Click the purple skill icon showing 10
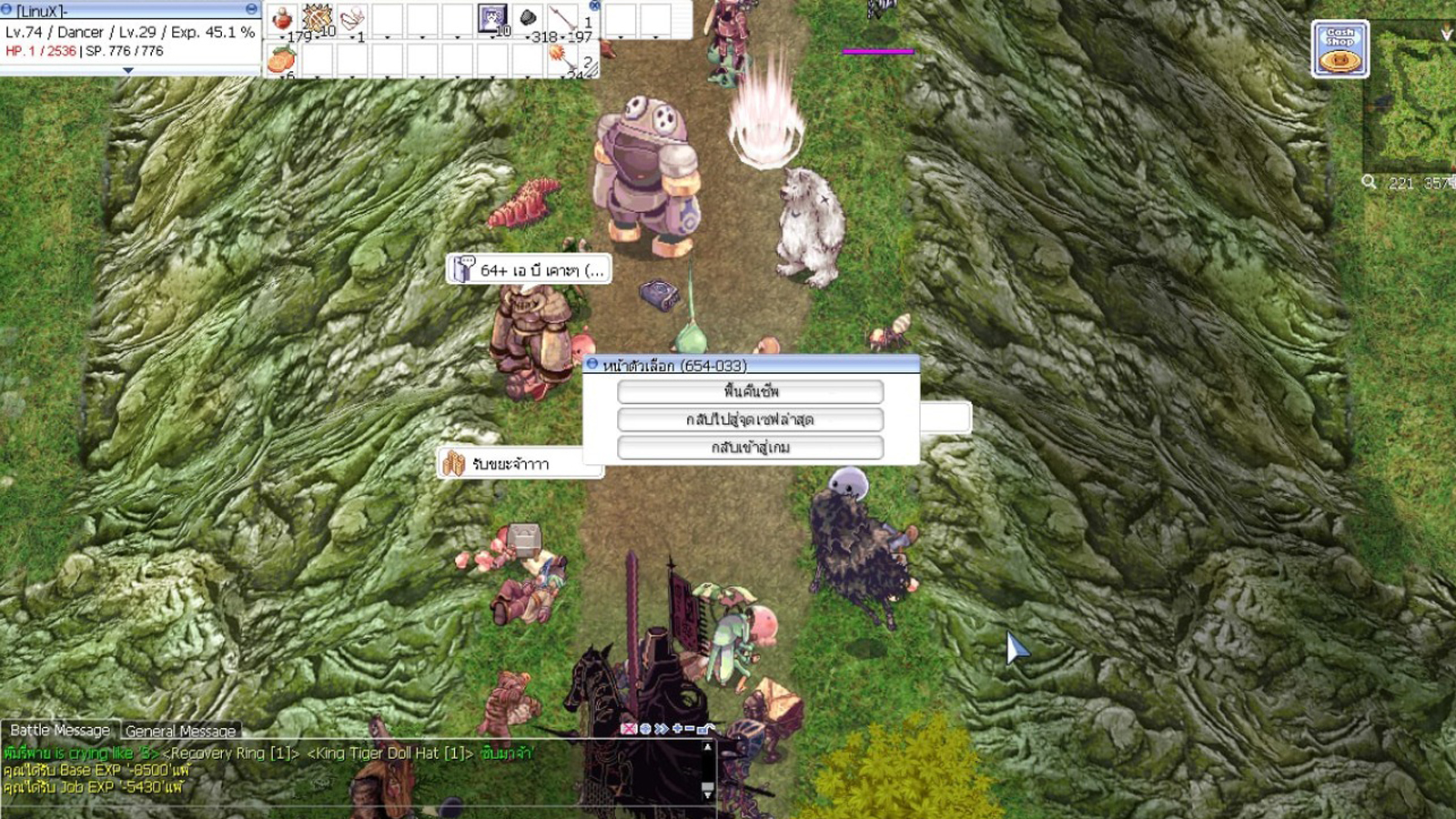1456x819 pixels. point(492,17)
